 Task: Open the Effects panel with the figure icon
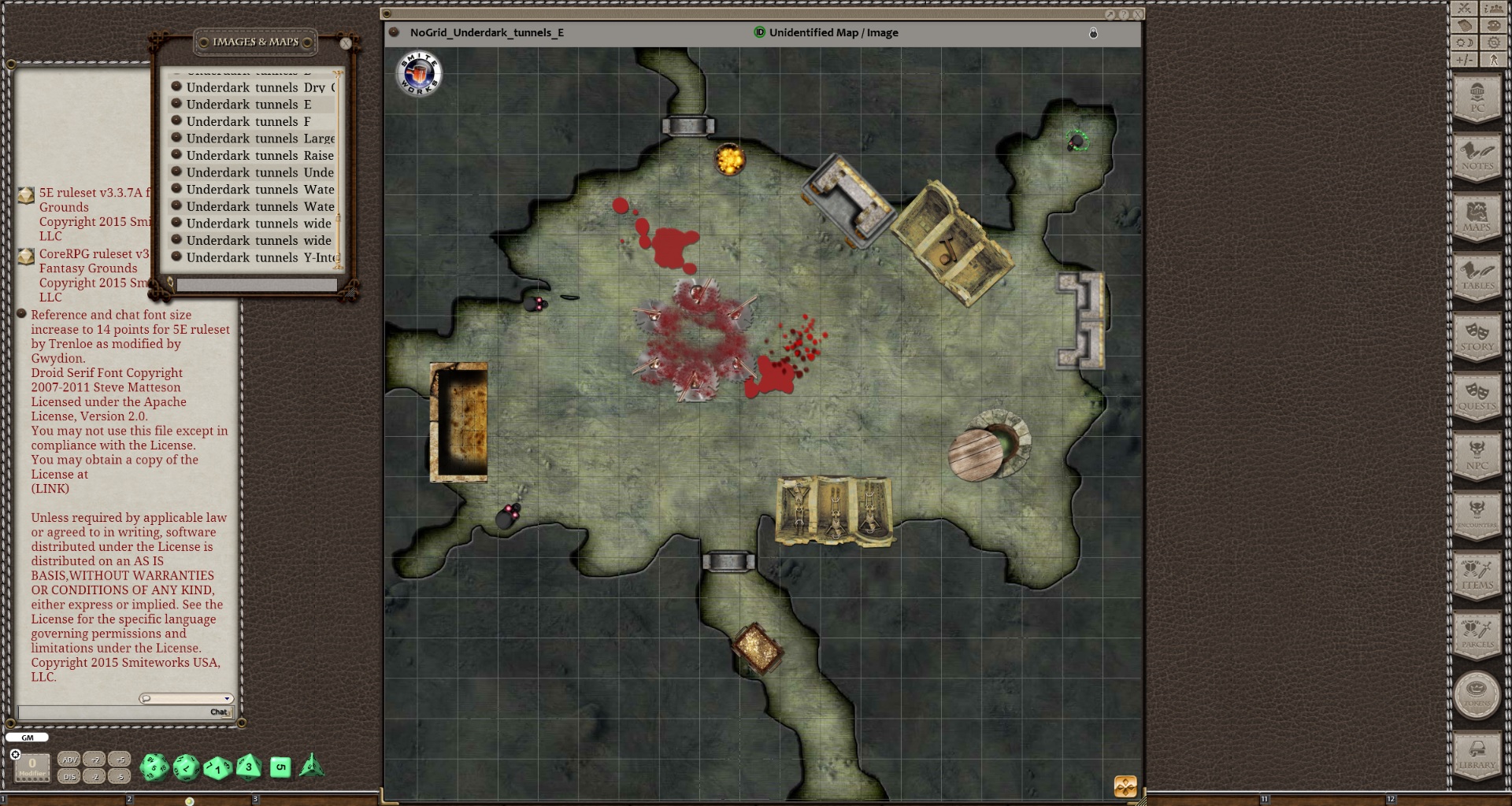1492,59
